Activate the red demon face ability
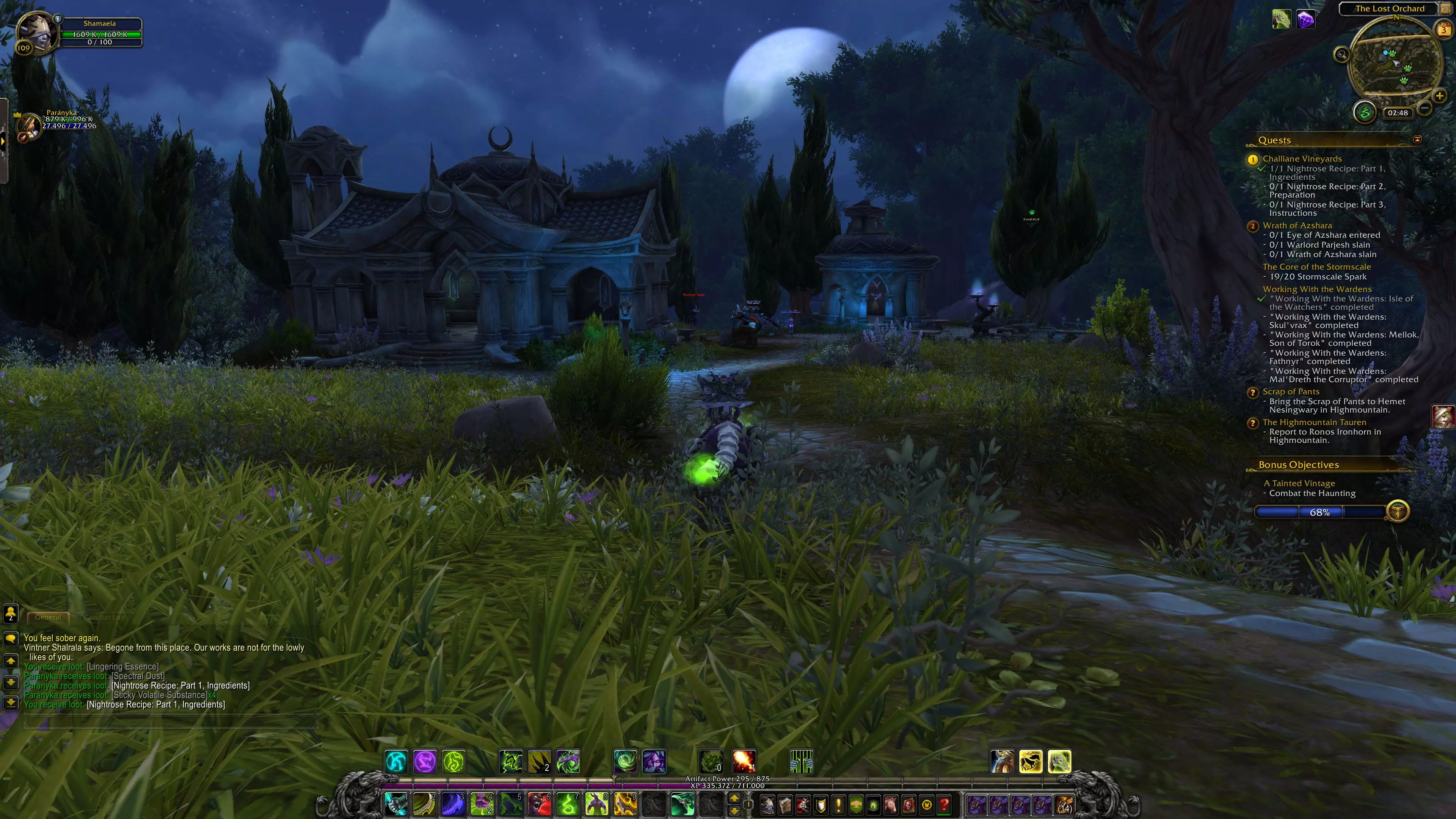Image resolution: width=1456 pixels, height=819 pixels. pyautogui.click(x=539, y=804)
